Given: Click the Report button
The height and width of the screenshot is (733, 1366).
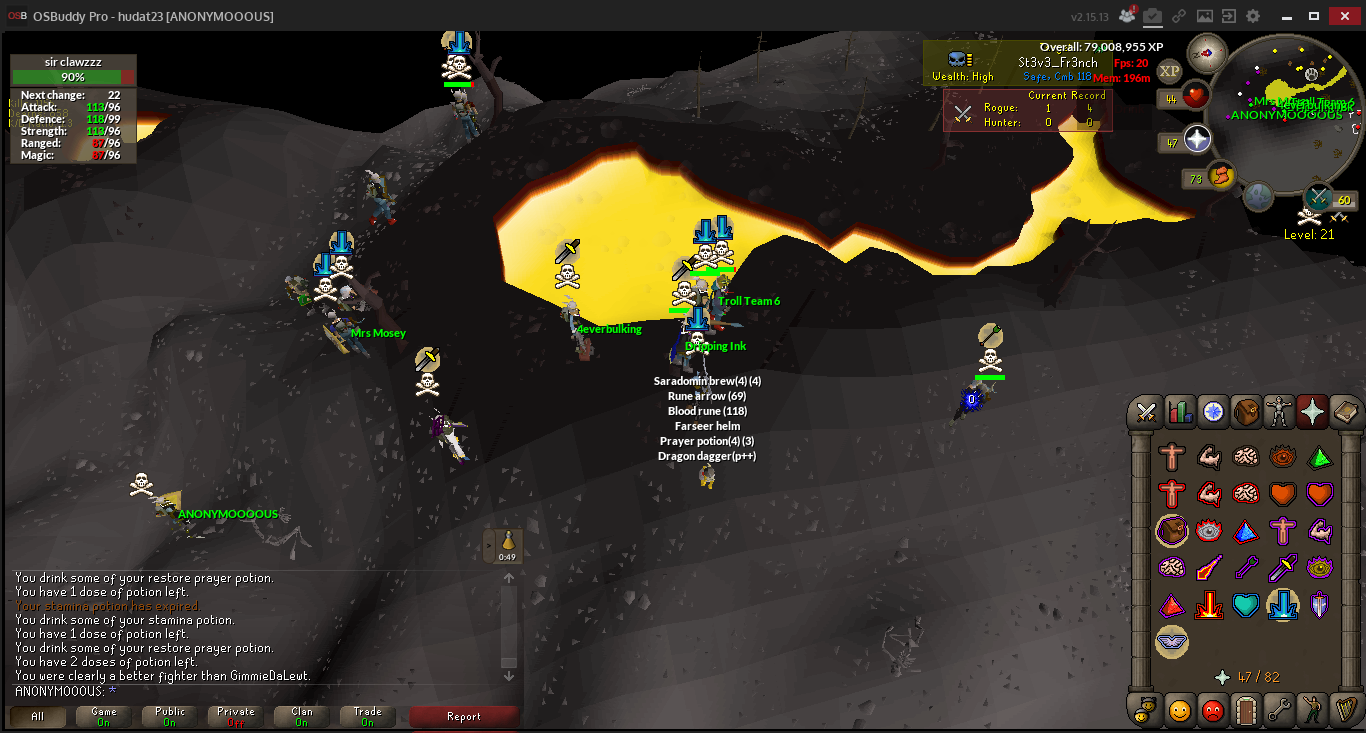Looking at the screenshot, I should pyautogui.click(x=464, y=717).
